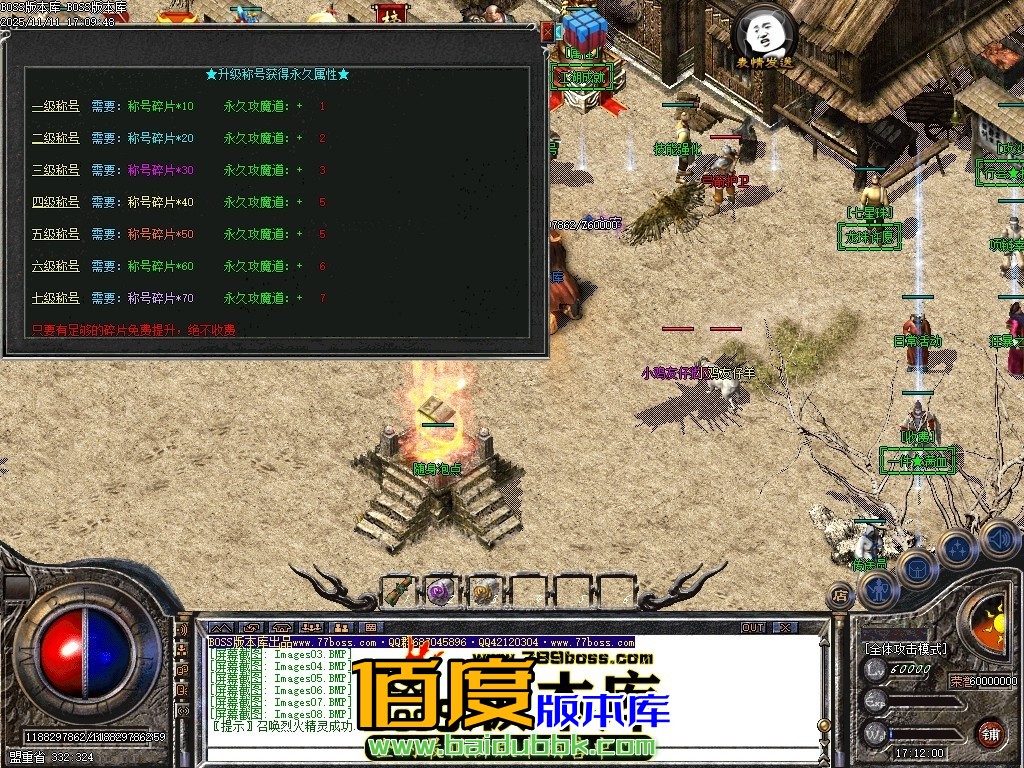Screen dimensions: 1024x768
Task: Close the title upgrade dialog
Action: [x=547, y=32]
